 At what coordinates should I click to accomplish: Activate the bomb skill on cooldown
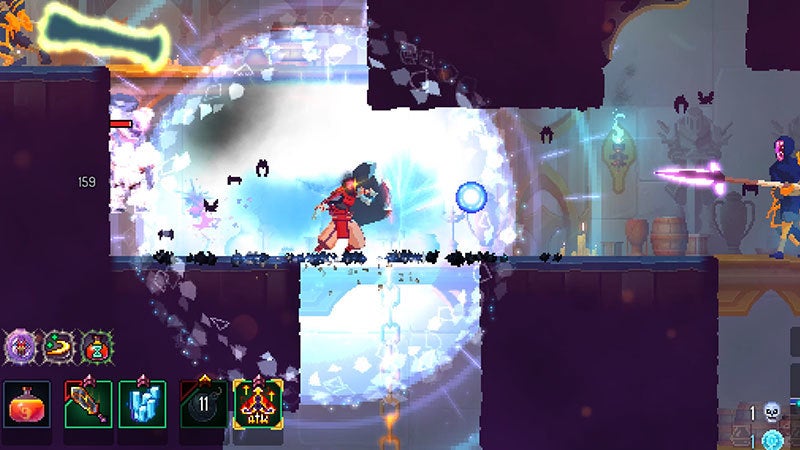(x=201, y=405)
